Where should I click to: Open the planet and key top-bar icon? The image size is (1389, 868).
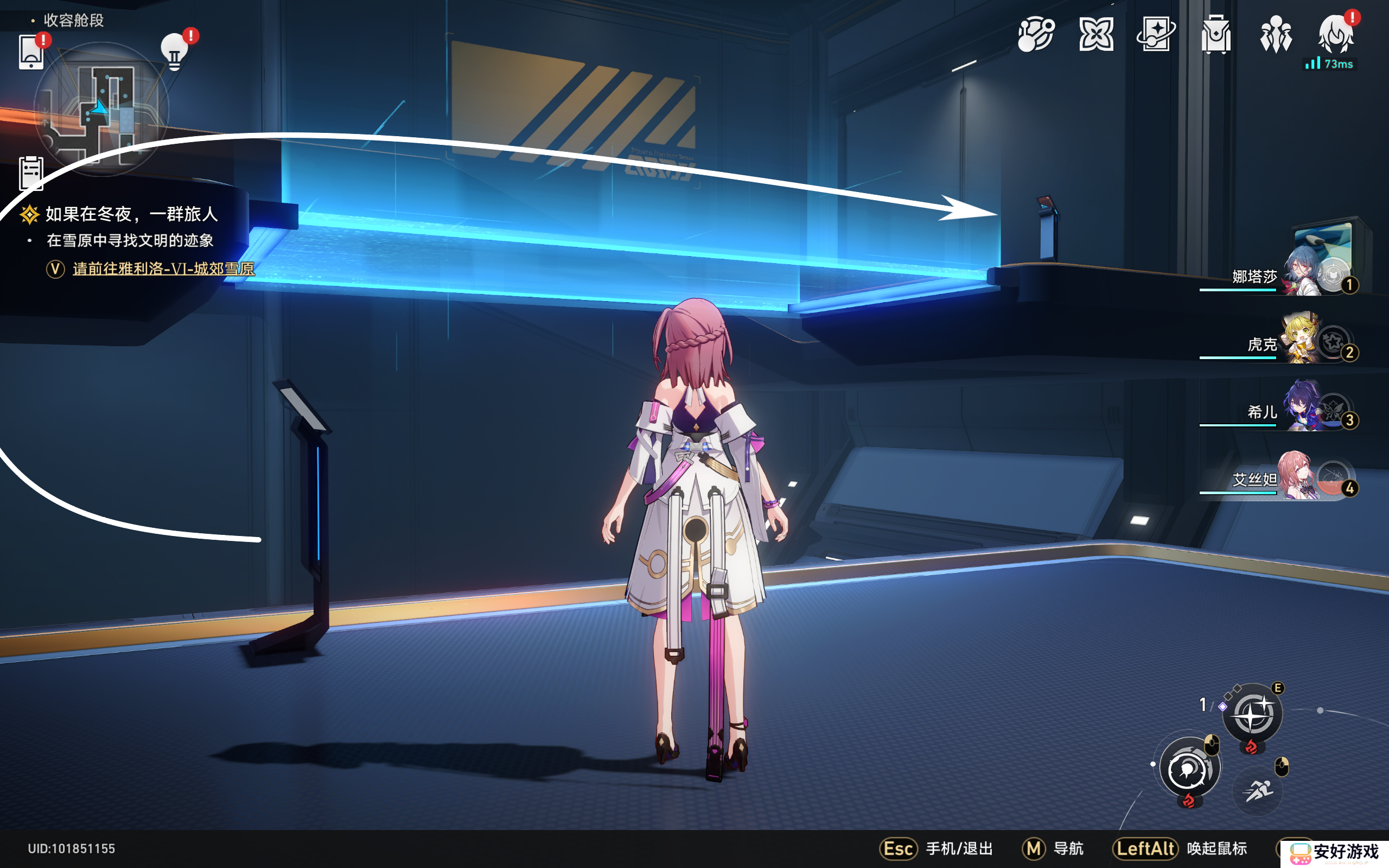point(1036,34)
